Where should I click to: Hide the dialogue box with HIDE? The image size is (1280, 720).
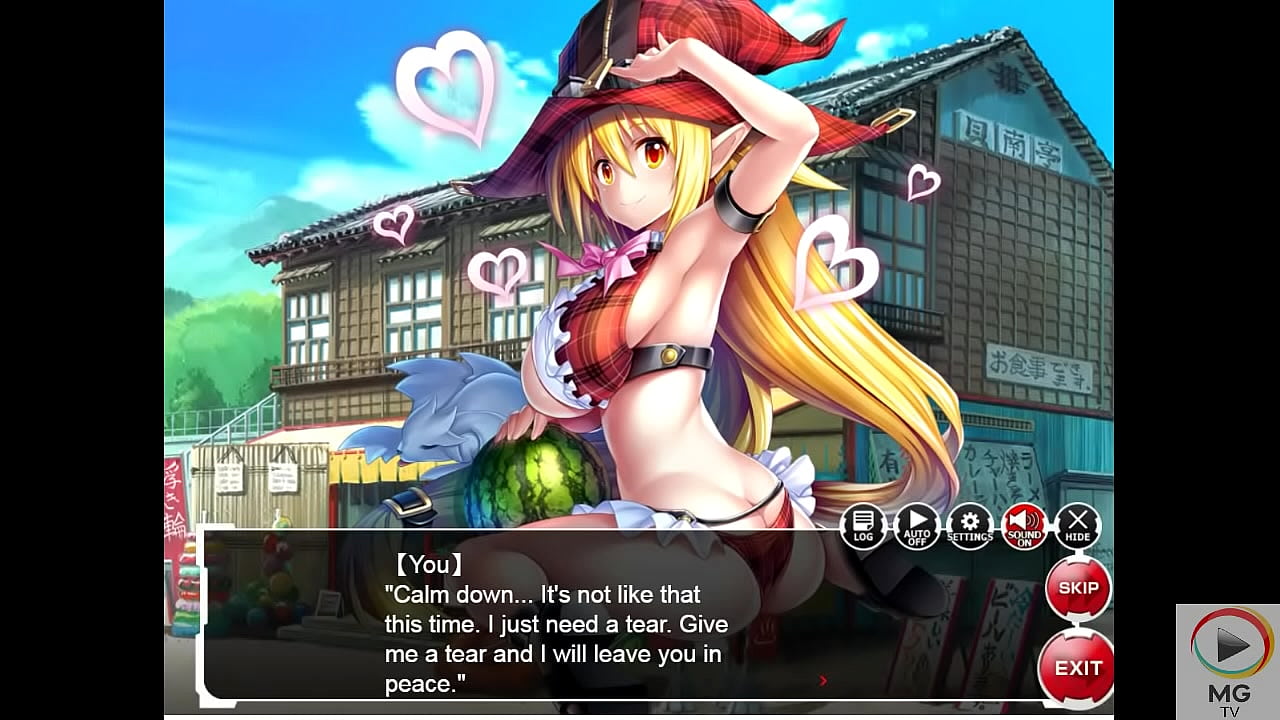(x=1077, y=526)
